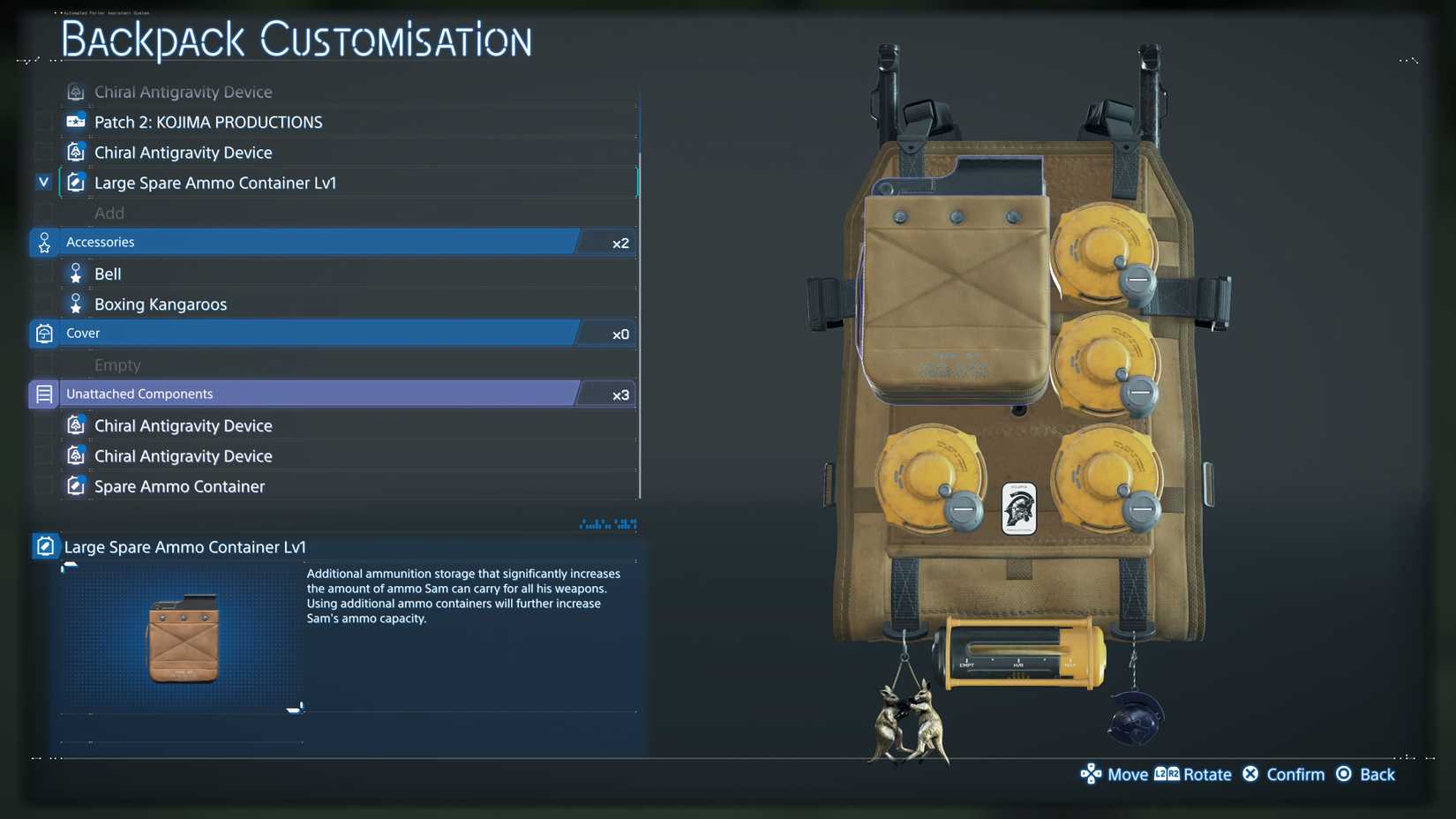The width and height of the screenshot is (1456, 819).
Task: Click the Spare Ammo Container icon under Unattached Components
Action: 75,485
